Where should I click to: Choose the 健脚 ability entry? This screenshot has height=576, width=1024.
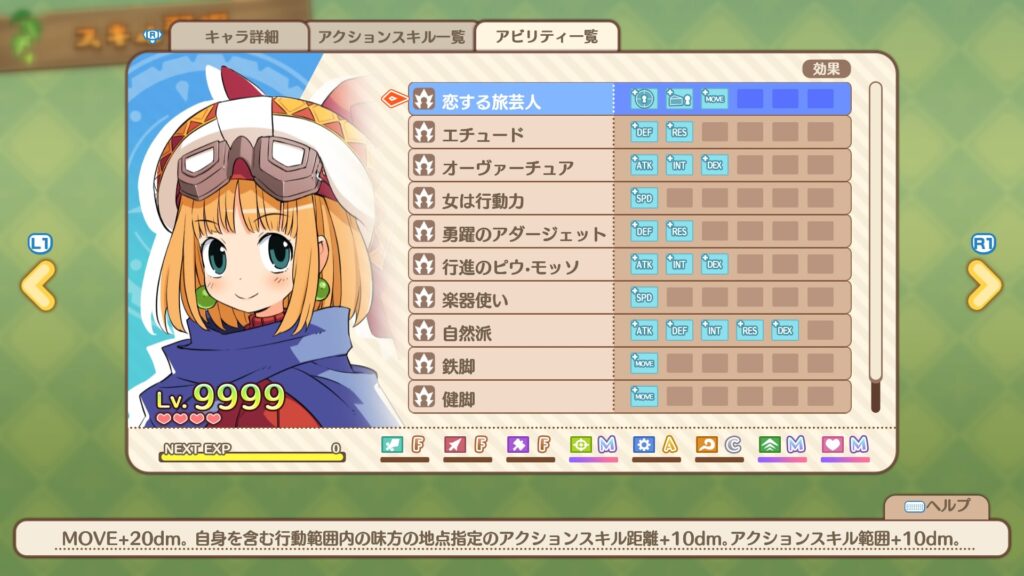tap(512, 397)
